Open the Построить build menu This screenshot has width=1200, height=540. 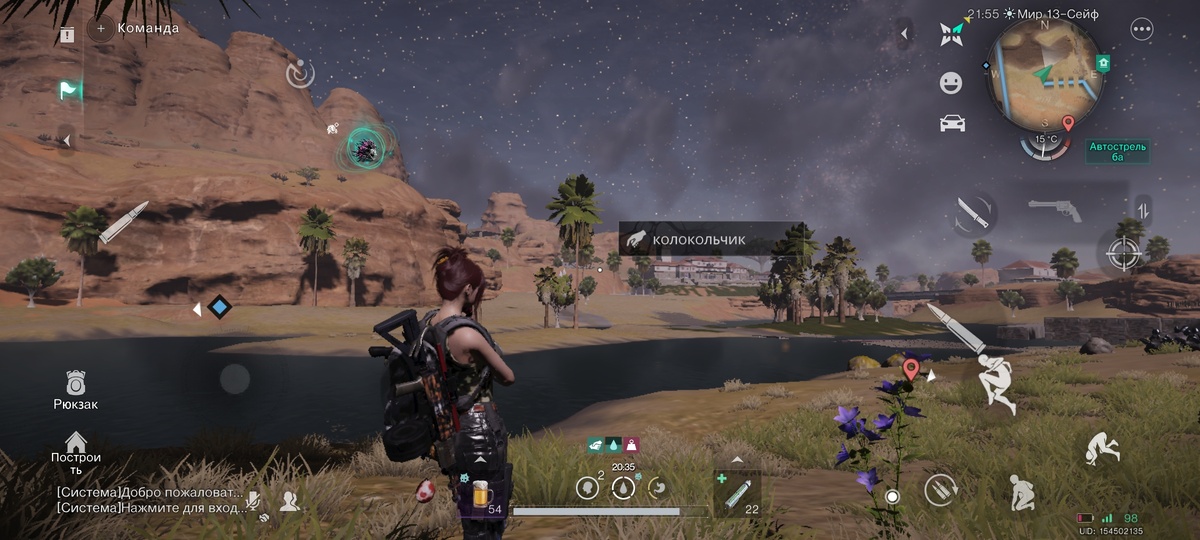coord(76,451)
